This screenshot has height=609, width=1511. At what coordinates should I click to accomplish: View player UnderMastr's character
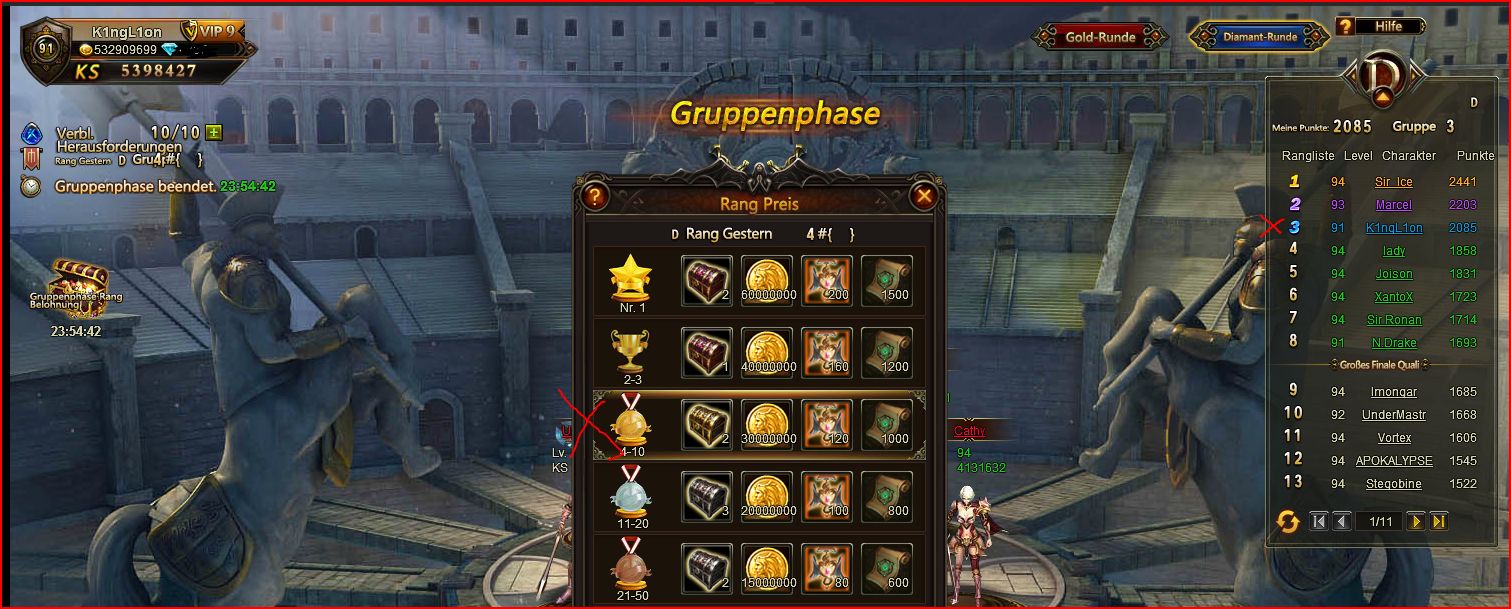pos(1394,415)
